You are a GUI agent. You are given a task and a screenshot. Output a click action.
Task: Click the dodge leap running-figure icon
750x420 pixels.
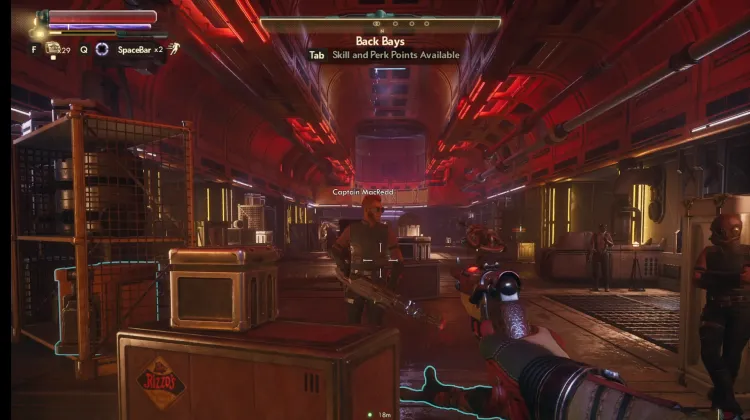pyautogui.click(x=173, y=48)
